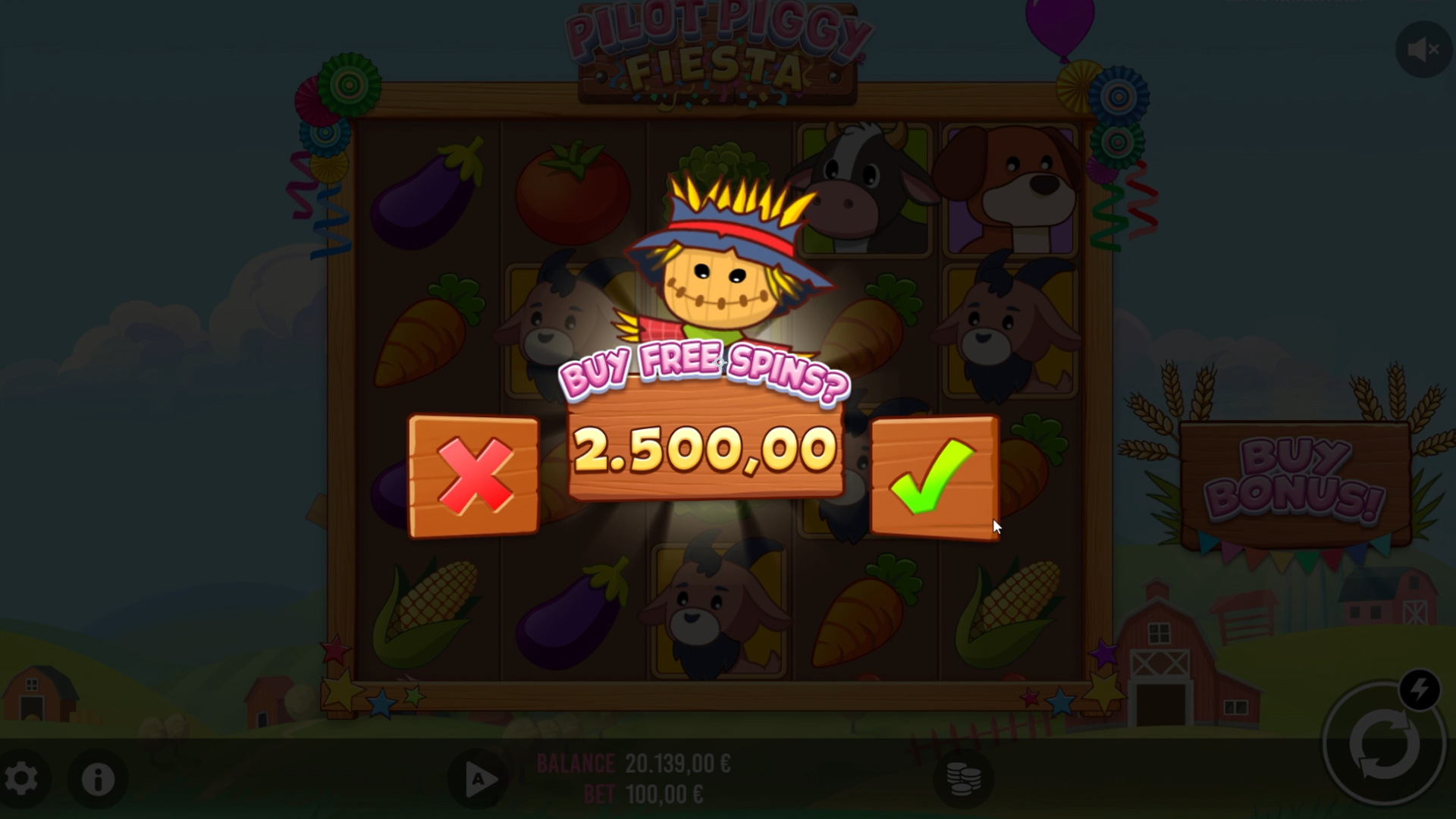The height and width of the screenshot is (819, 1456).
Task: Start autoplay with the A play button
Action: pos(479,780)
